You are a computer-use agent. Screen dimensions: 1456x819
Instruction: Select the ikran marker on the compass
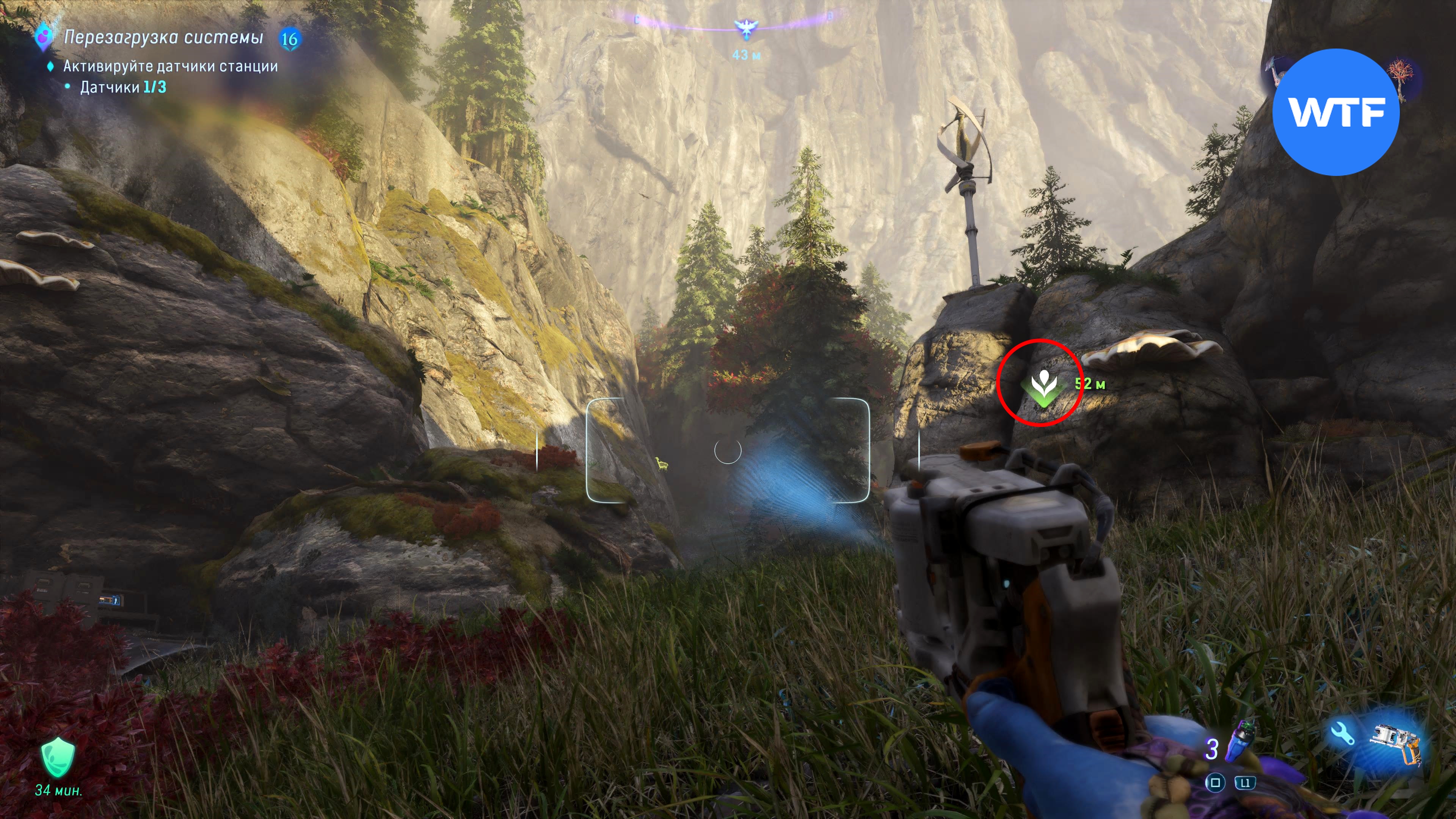[745, 28]
